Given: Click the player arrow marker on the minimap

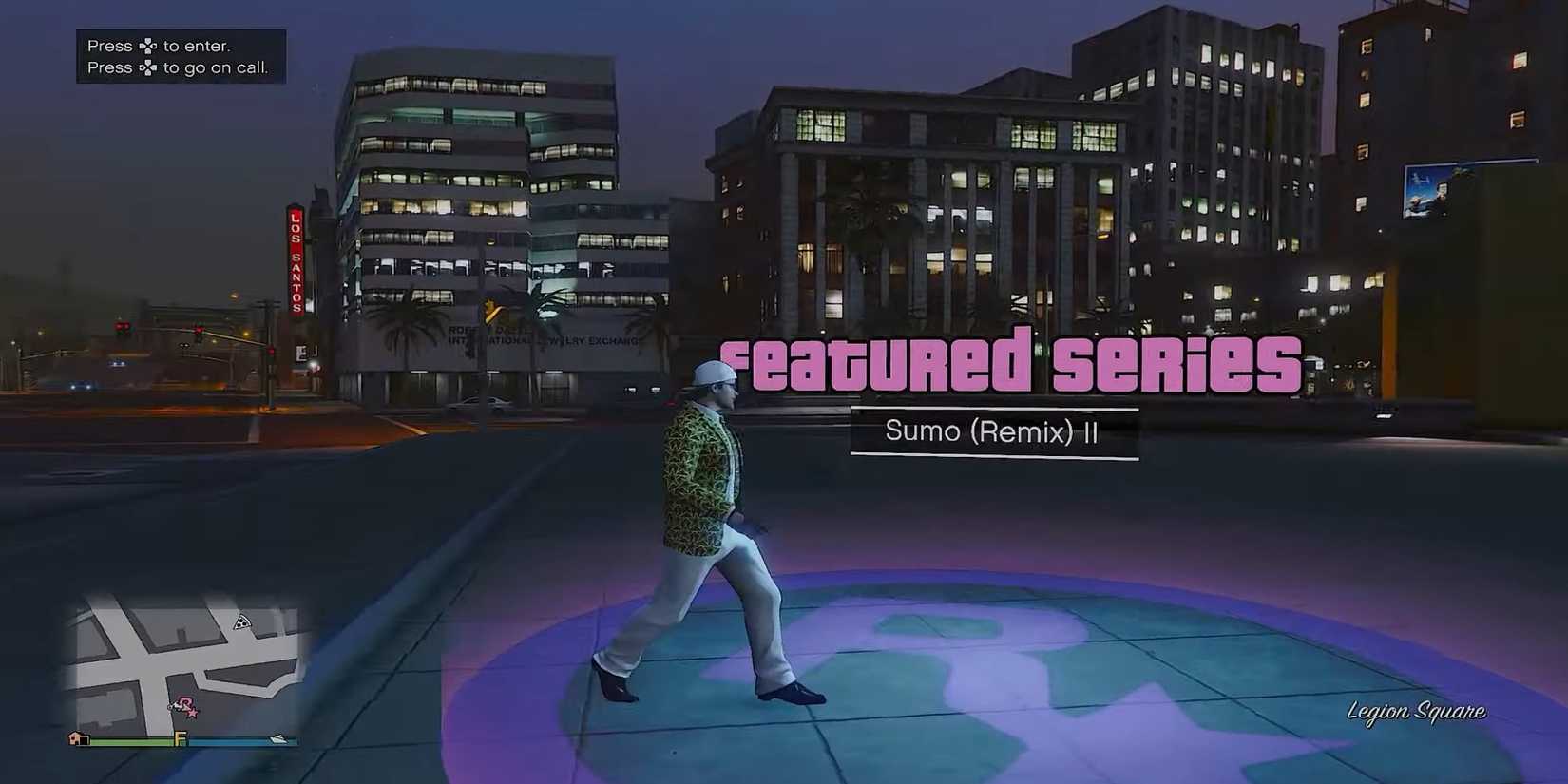Looking at the screenshot, I should point(175,707).
